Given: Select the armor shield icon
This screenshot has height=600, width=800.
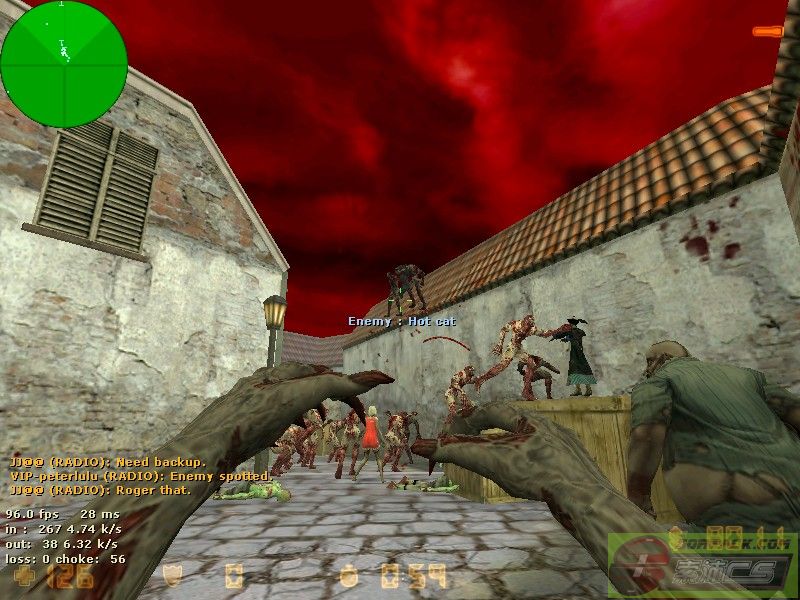Looking at the screenshot, I should point(172,576).
